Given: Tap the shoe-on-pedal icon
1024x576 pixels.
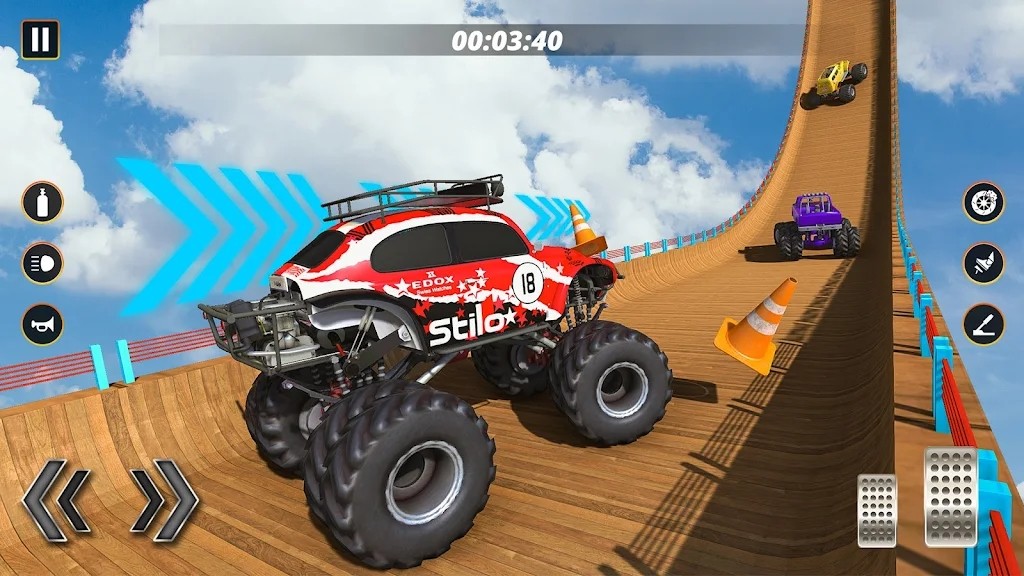Looking at the screenshot, I should (984, 263).
